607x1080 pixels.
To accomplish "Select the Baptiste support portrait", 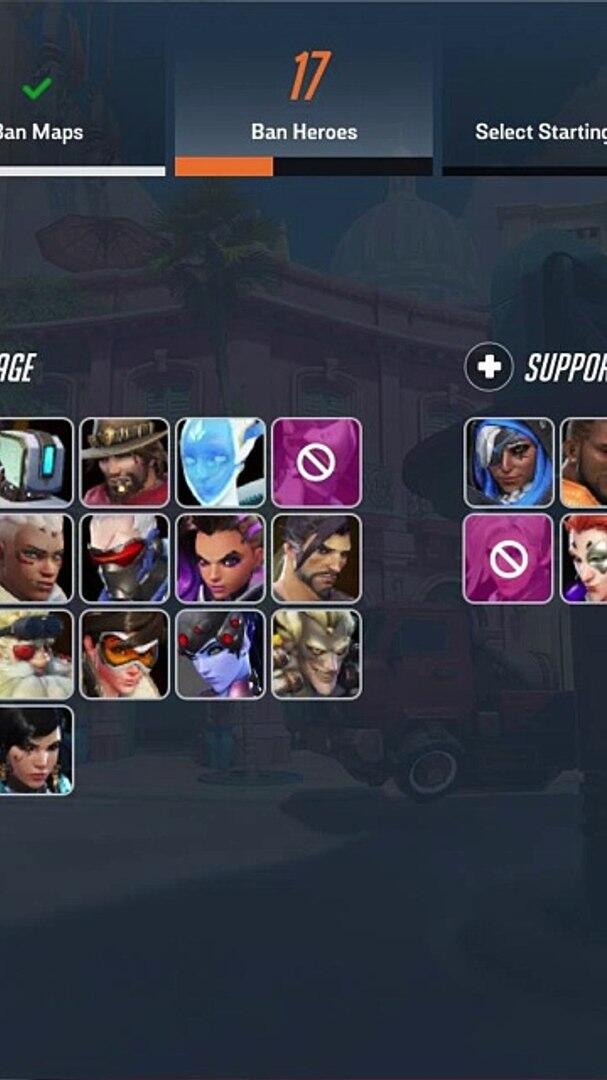I will 585,462.
